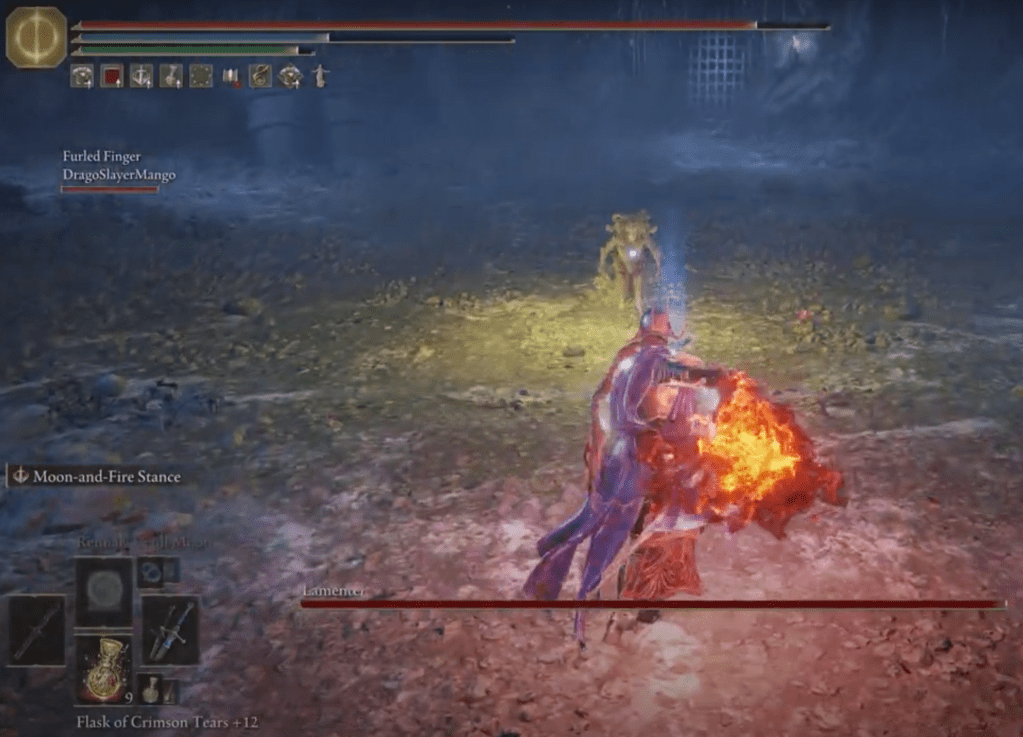The height and width of the screenshot is (737, 1023).
Task: Click the golden rune emblem beside the bars
Action: (36, 38)
